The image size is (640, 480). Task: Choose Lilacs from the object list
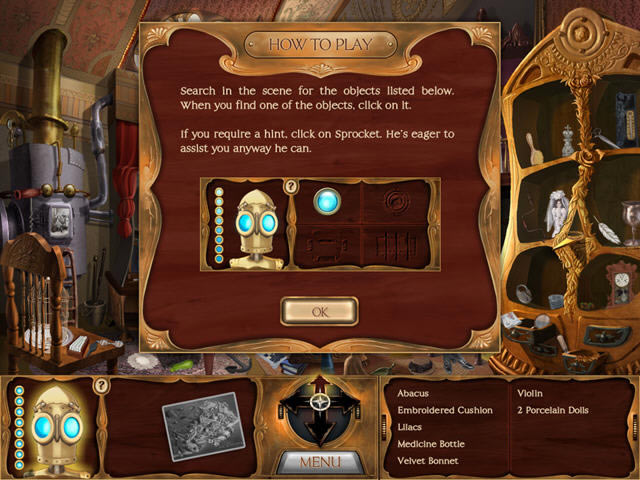pyautogui.click(x=410, y=427)
